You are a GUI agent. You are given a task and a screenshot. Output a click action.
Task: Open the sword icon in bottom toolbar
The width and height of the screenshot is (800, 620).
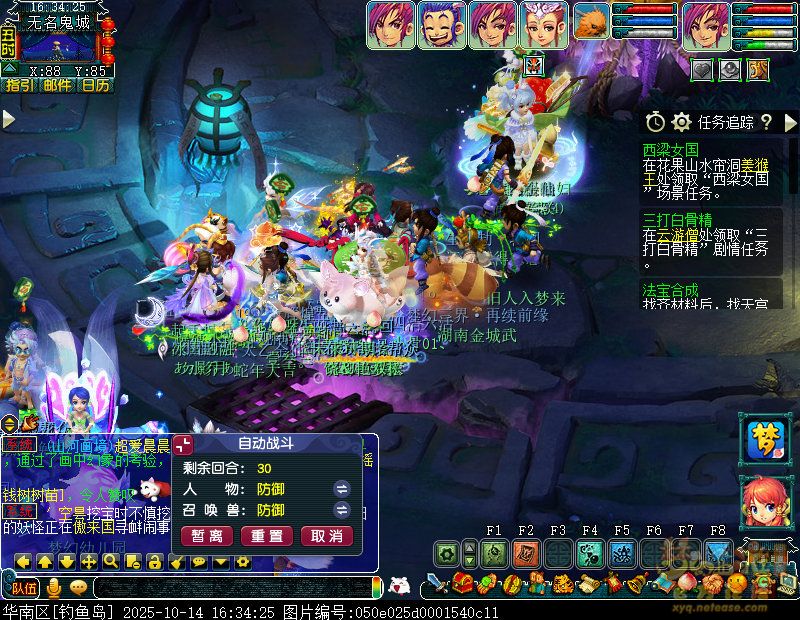click(x=437, y=584)
